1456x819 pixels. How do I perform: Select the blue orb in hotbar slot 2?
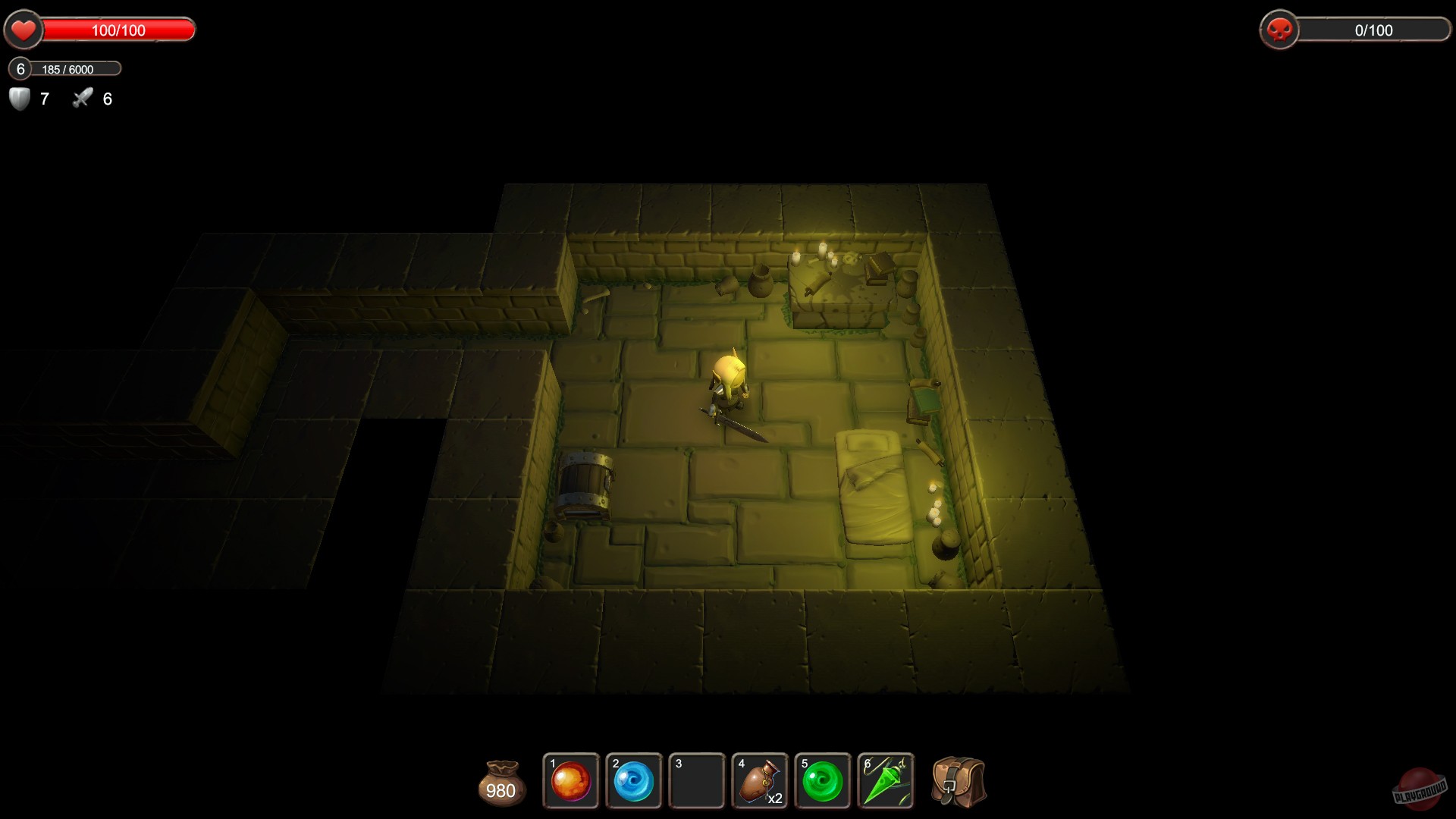634,781
